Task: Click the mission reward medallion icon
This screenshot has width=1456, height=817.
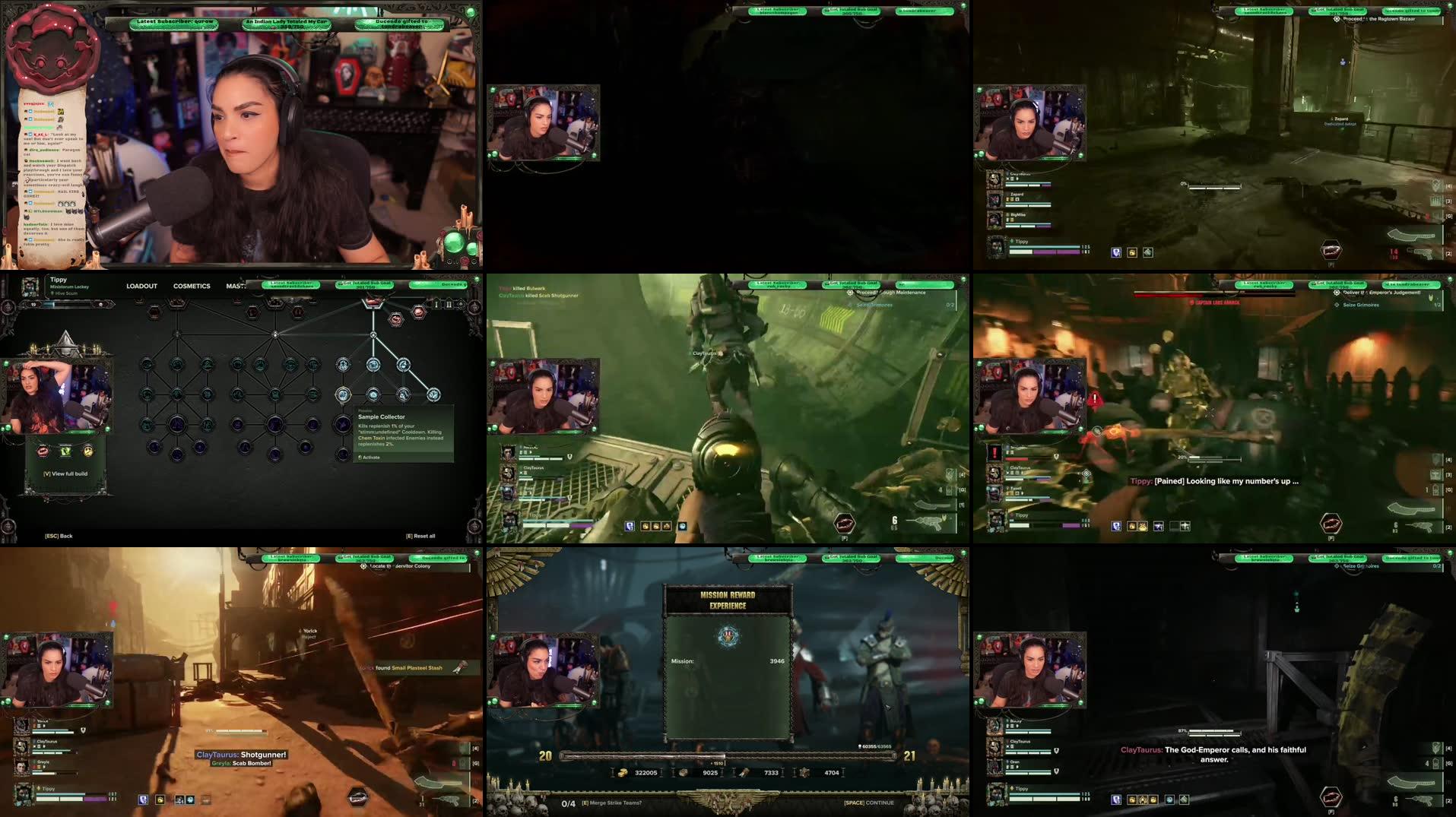Action: [x=727, y=637]
